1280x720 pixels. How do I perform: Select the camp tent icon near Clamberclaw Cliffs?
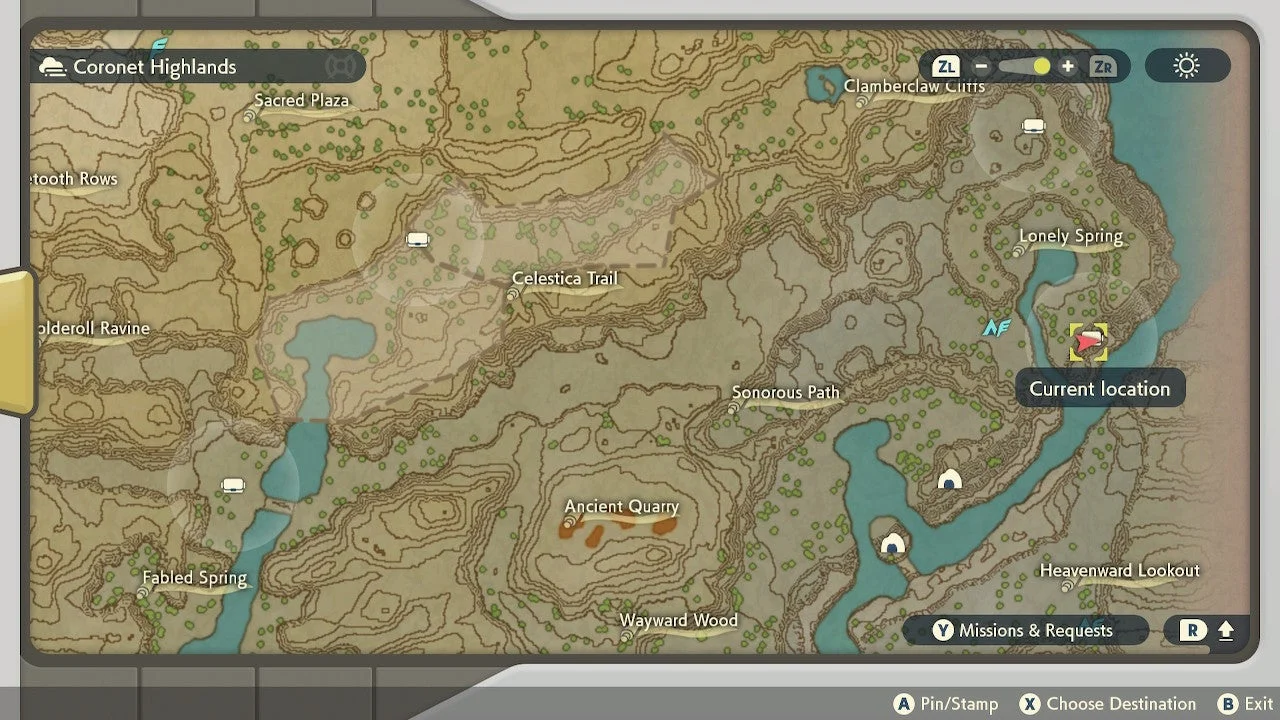coord(1033,126)
